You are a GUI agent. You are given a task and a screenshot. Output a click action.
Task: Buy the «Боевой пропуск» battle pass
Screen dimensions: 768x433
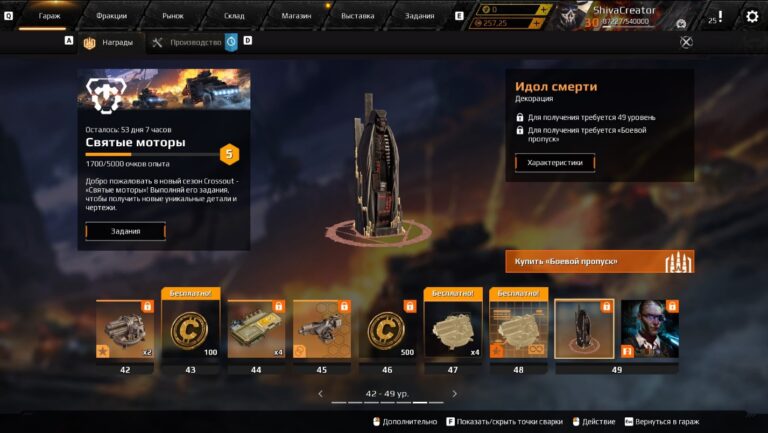(x=599, y=261)
